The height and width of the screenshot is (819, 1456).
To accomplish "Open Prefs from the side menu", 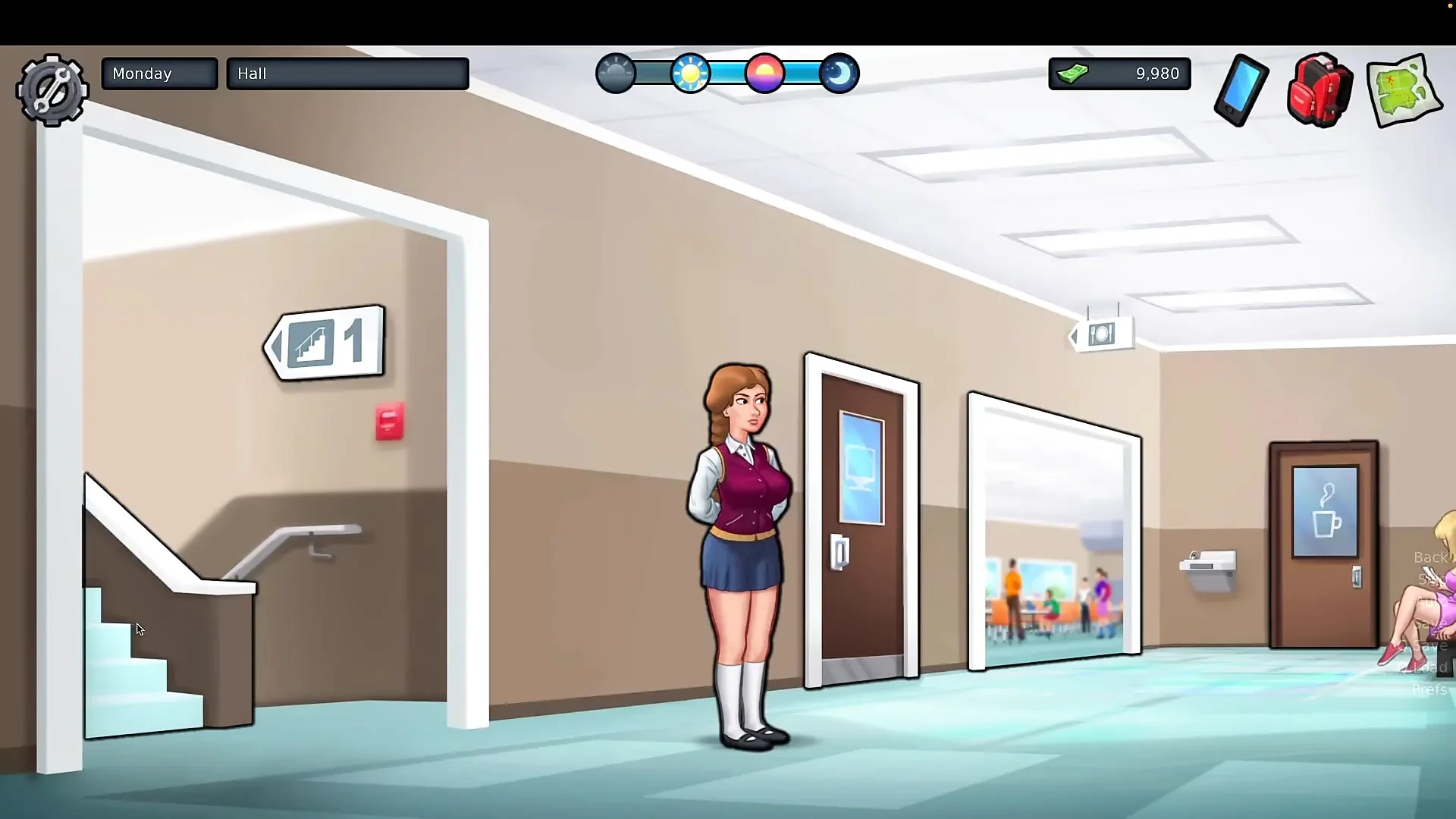I will [x=1431, y=689].
